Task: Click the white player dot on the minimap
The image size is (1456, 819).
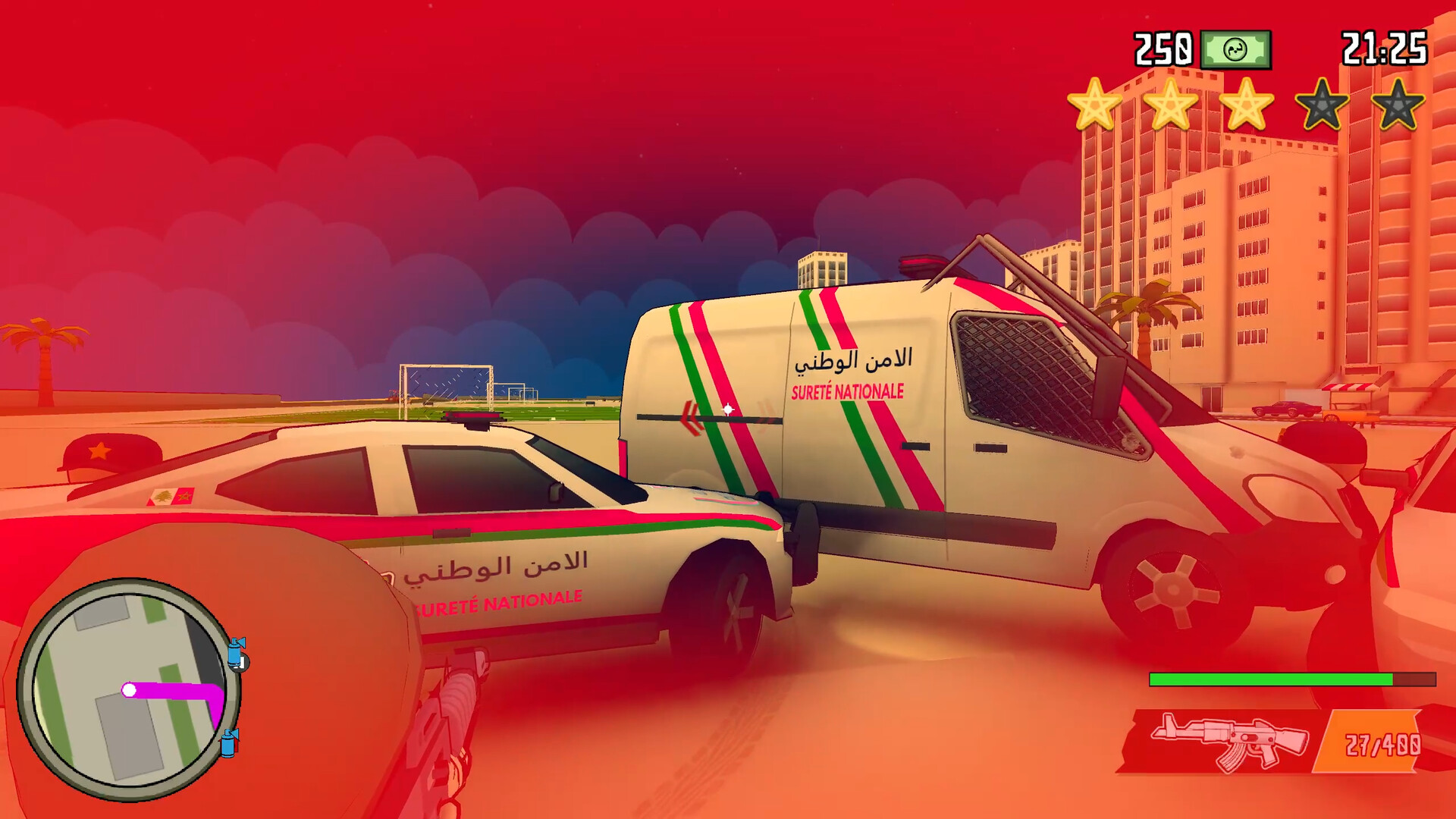Action: point(130,690)
